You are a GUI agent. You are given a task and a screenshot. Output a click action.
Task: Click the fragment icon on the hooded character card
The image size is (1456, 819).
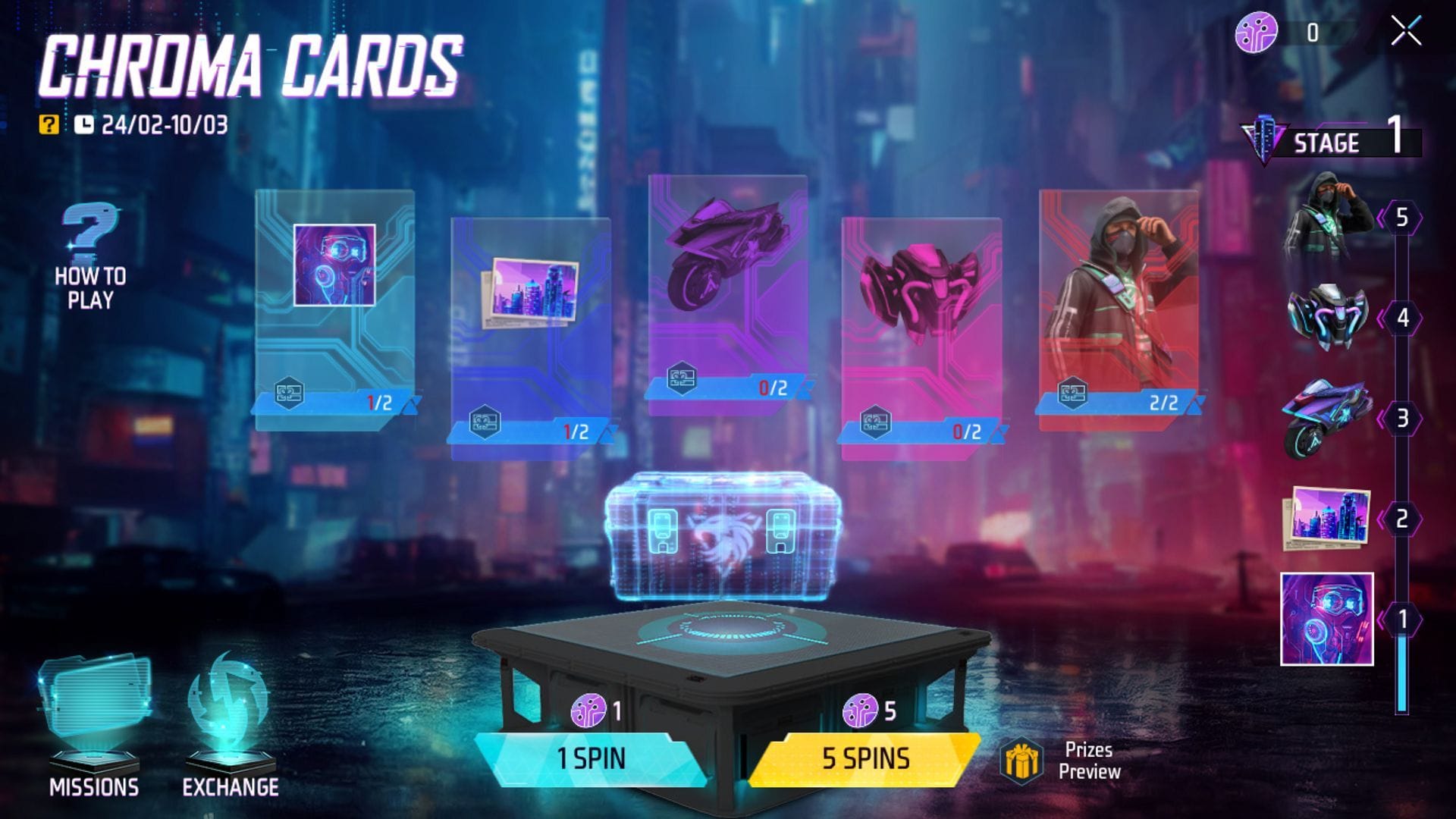(1072, 395)
